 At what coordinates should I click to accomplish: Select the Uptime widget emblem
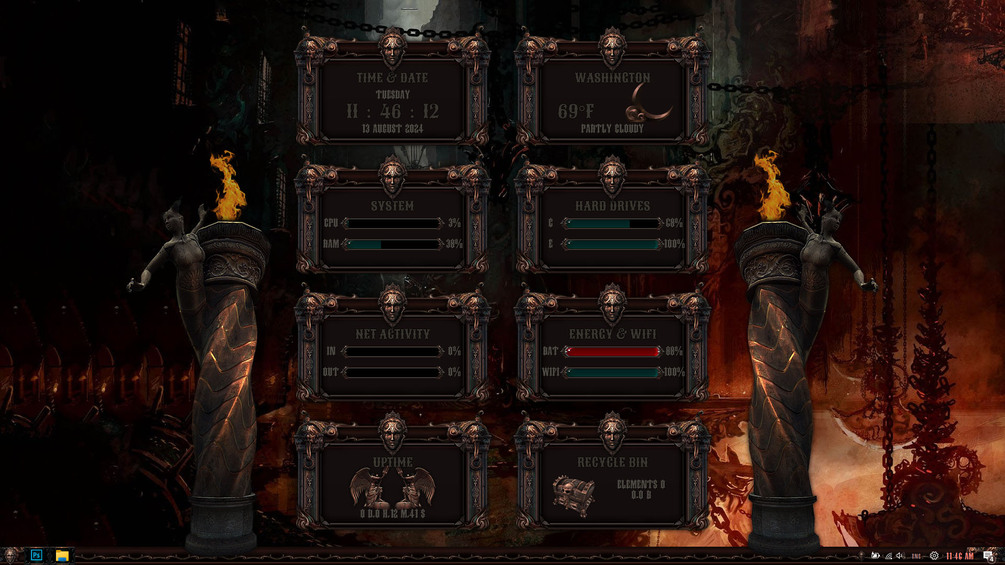[392, 488]
